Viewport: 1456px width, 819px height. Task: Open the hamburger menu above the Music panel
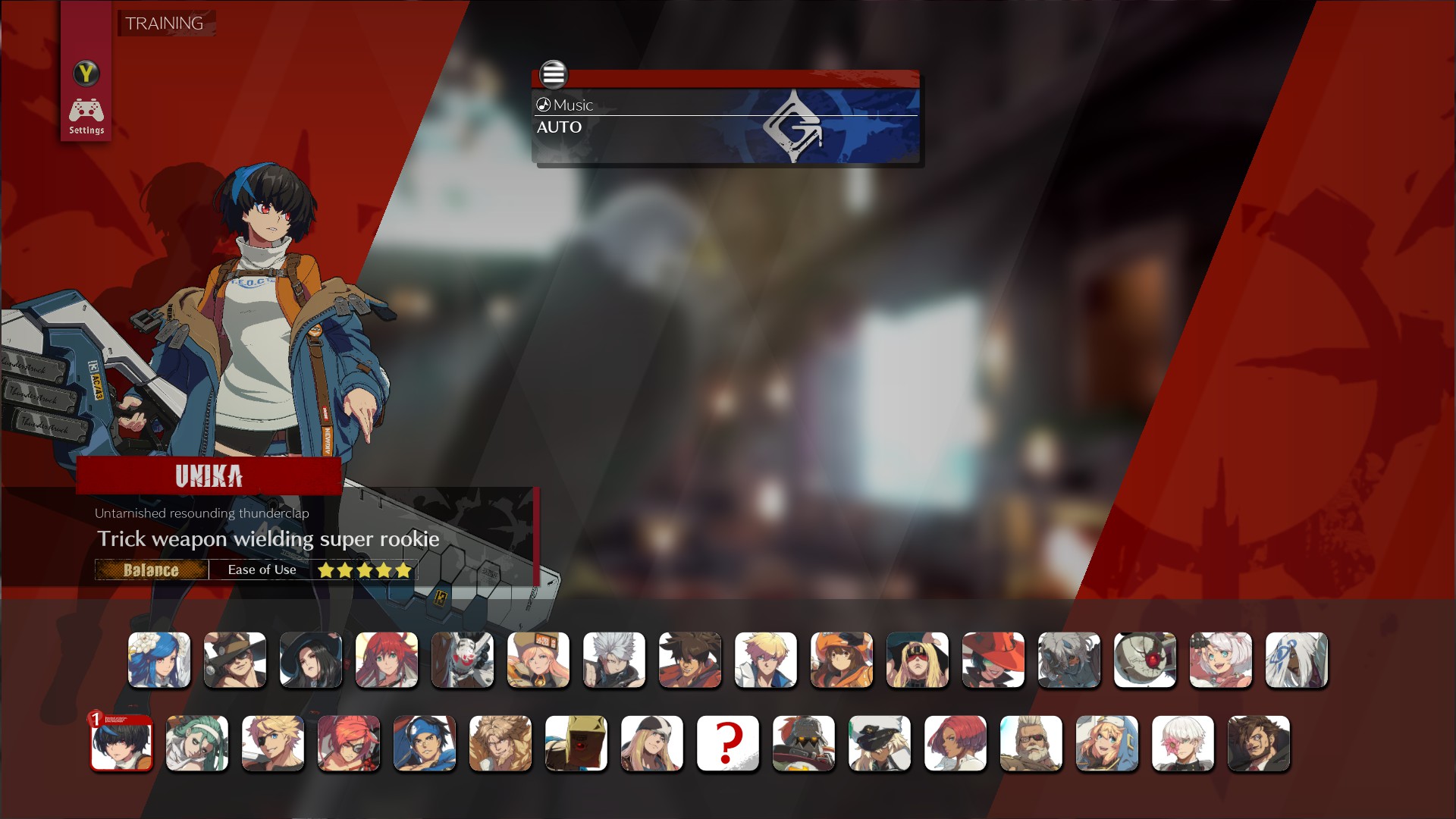(554, 75)
